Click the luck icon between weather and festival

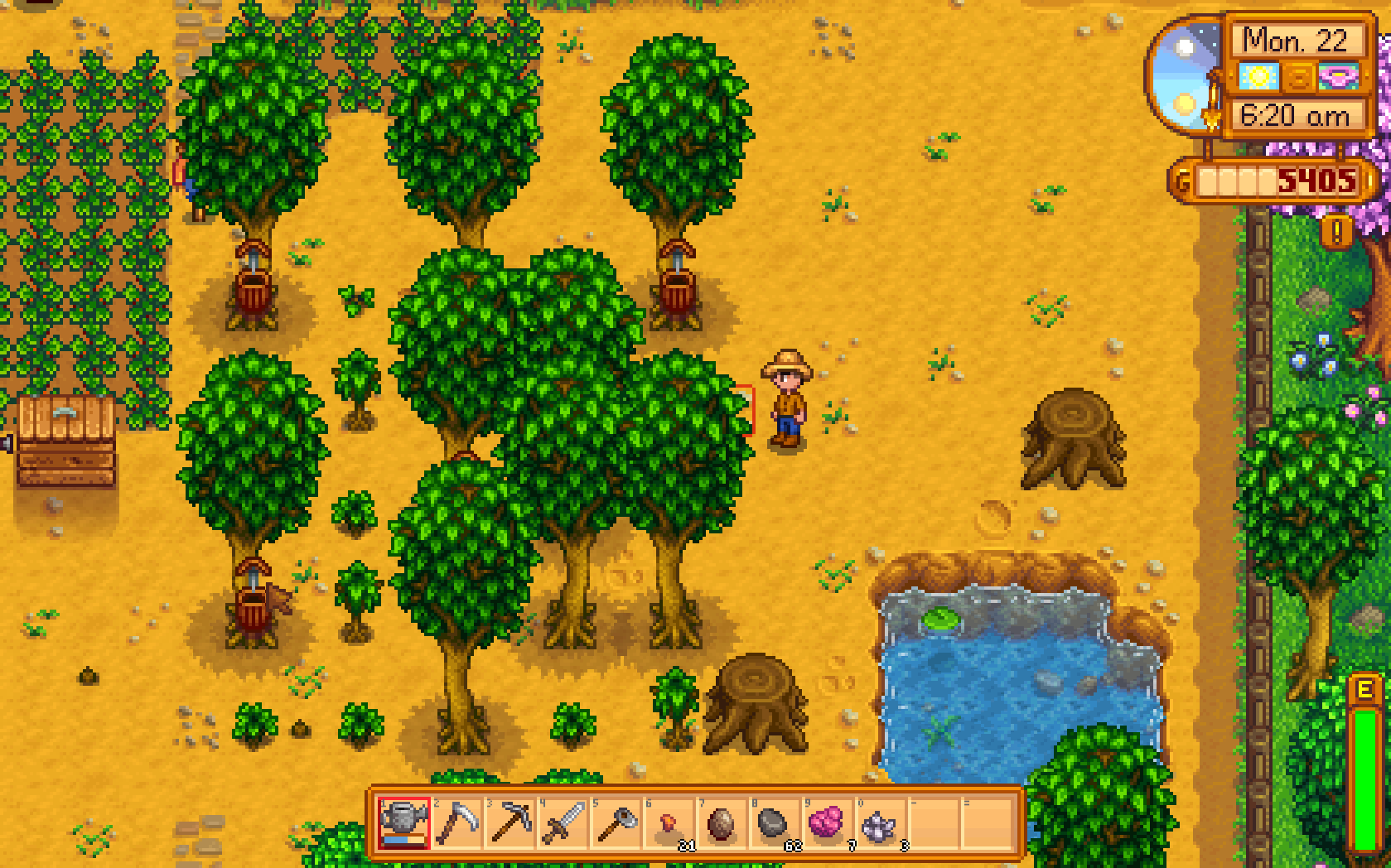1299,76
